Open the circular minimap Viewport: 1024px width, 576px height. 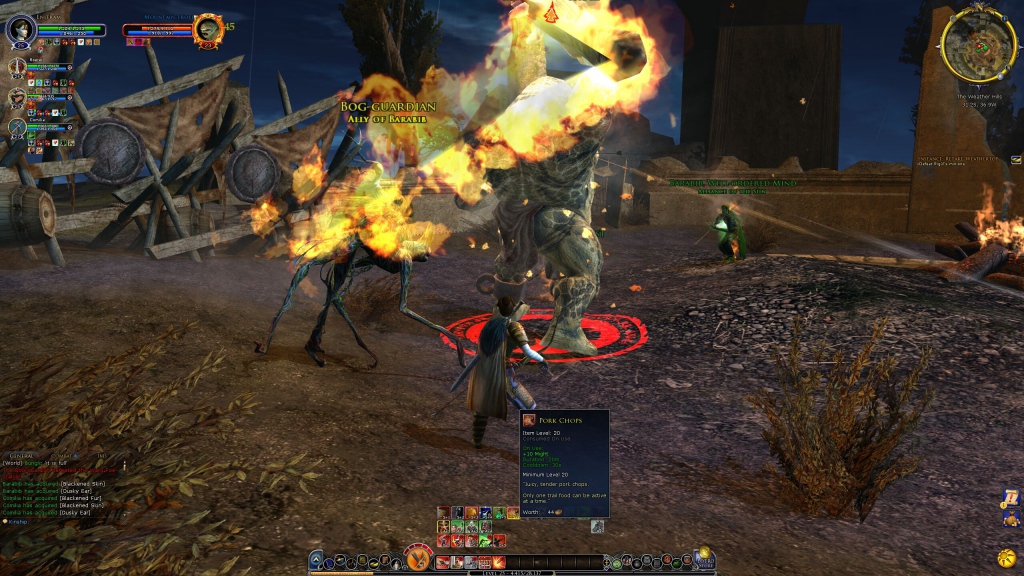(979, 45)
